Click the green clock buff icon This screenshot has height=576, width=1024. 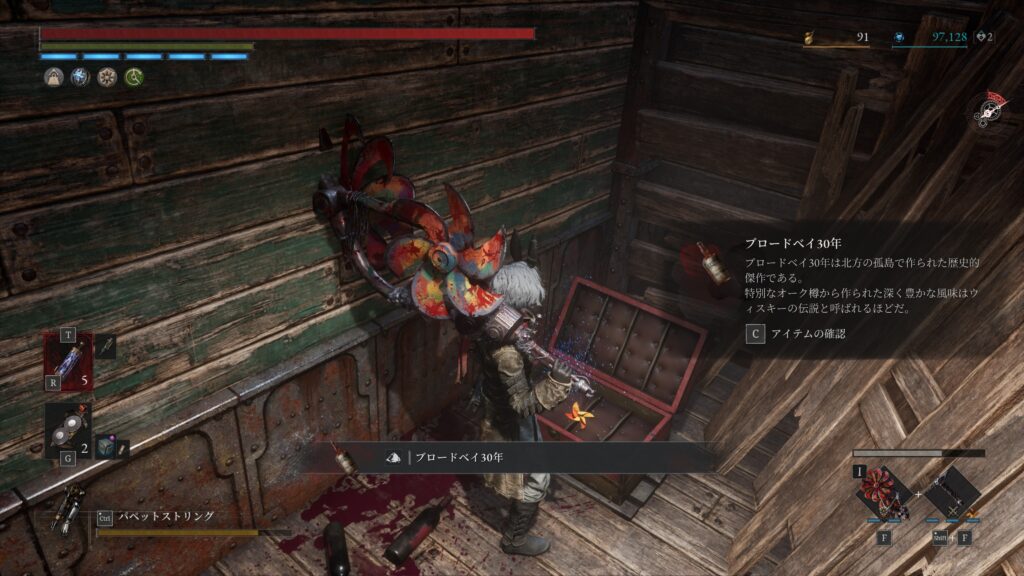click(133, 77)
